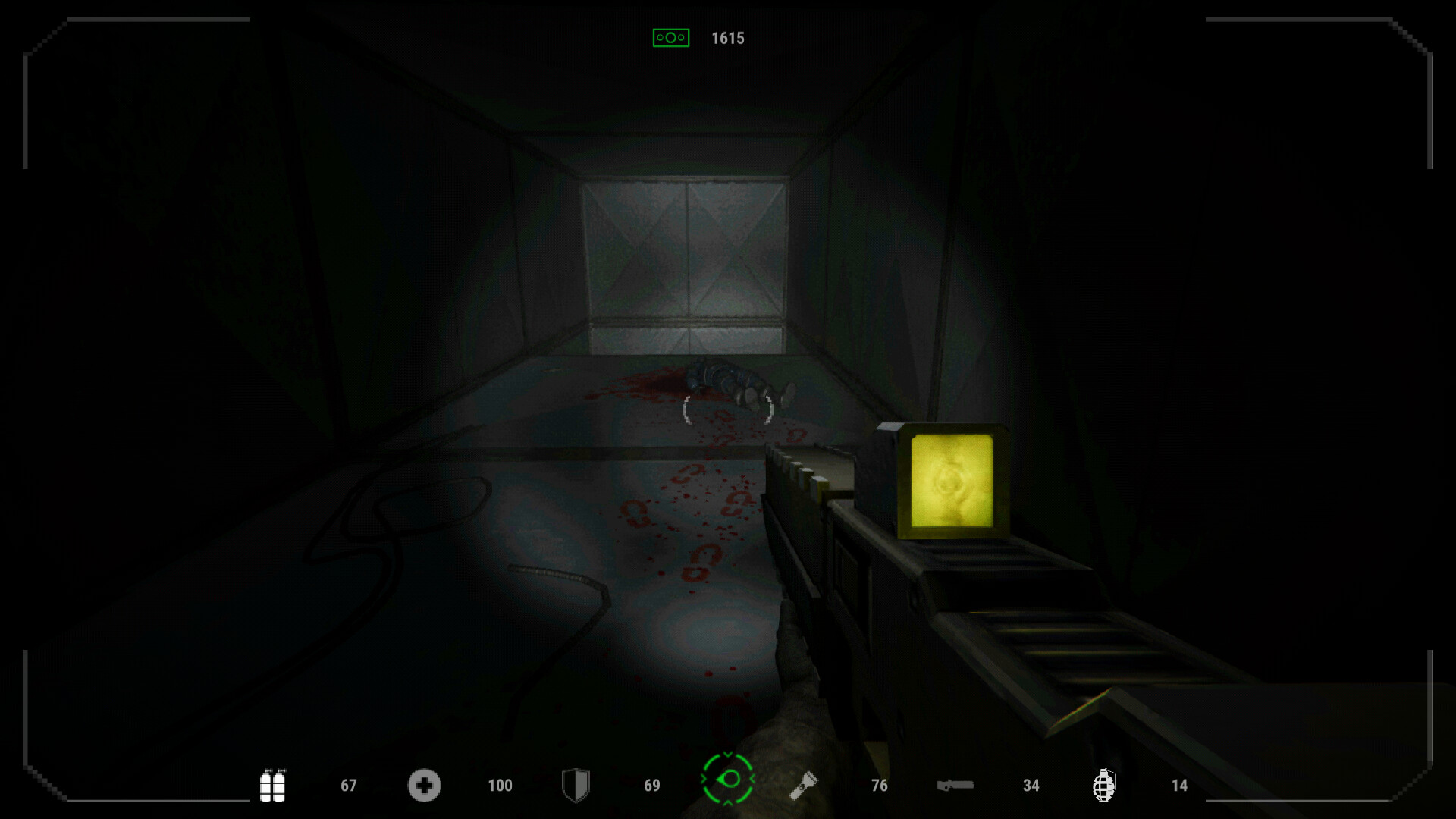Select the health cross icon
This screenshot has width=1456, height=819.
click(x=425, y=786)
